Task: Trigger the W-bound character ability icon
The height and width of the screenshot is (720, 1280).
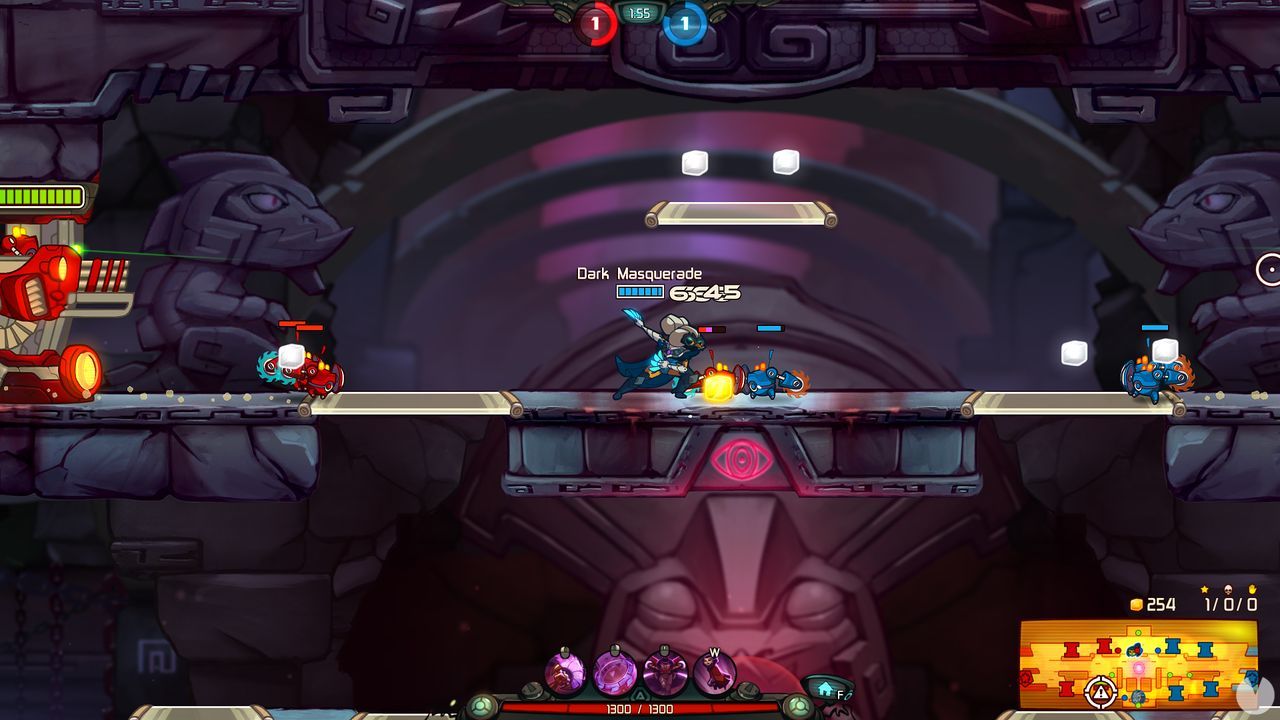Action: 715,670
